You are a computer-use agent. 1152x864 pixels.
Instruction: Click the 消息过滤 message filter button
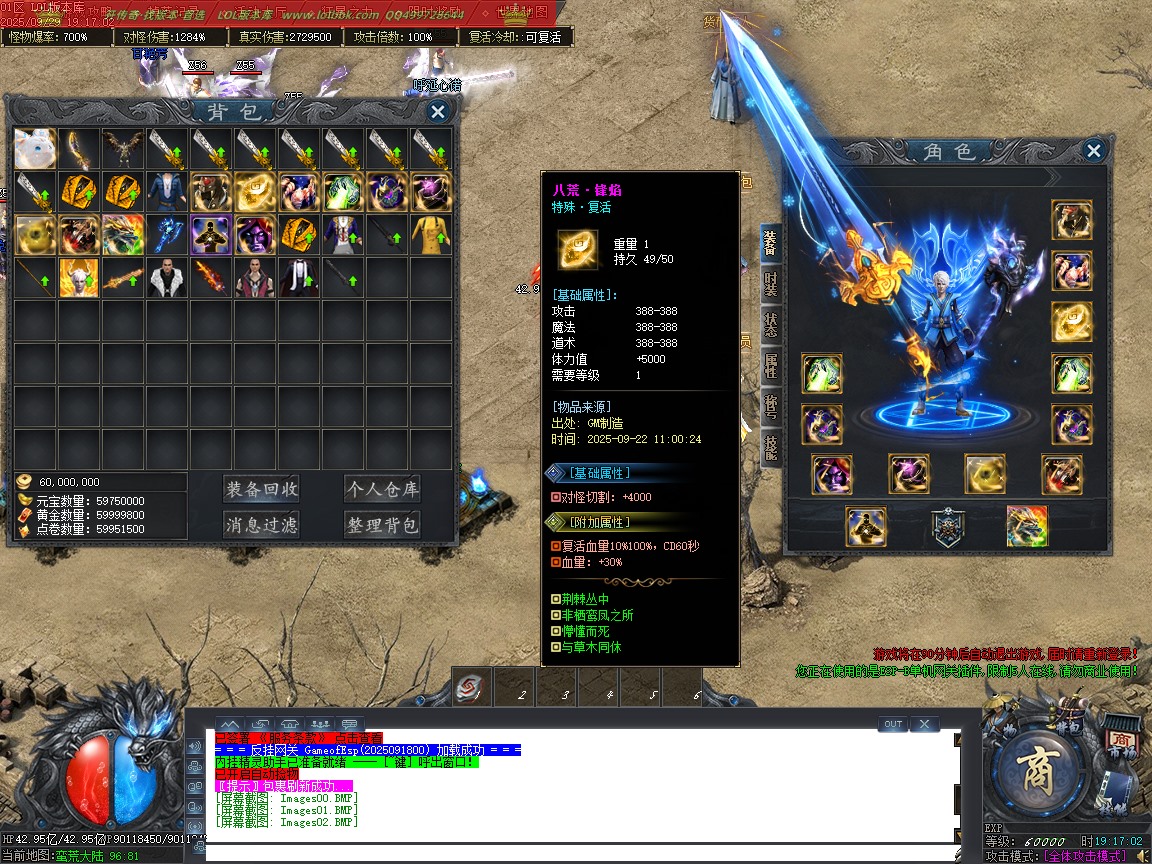262,524
